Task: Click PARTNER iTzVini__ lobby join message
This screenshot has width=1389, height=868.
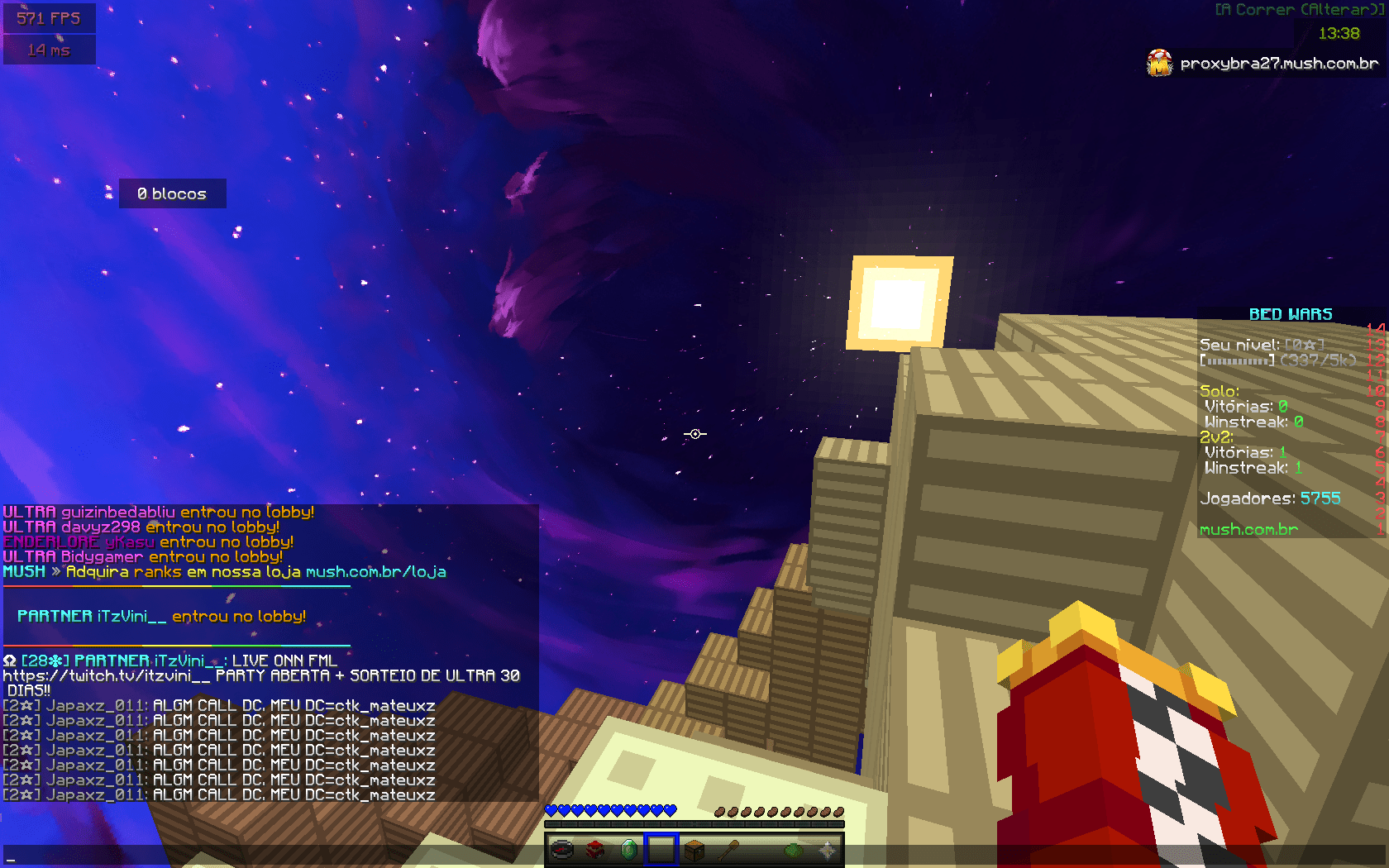Action: [161, 617]
